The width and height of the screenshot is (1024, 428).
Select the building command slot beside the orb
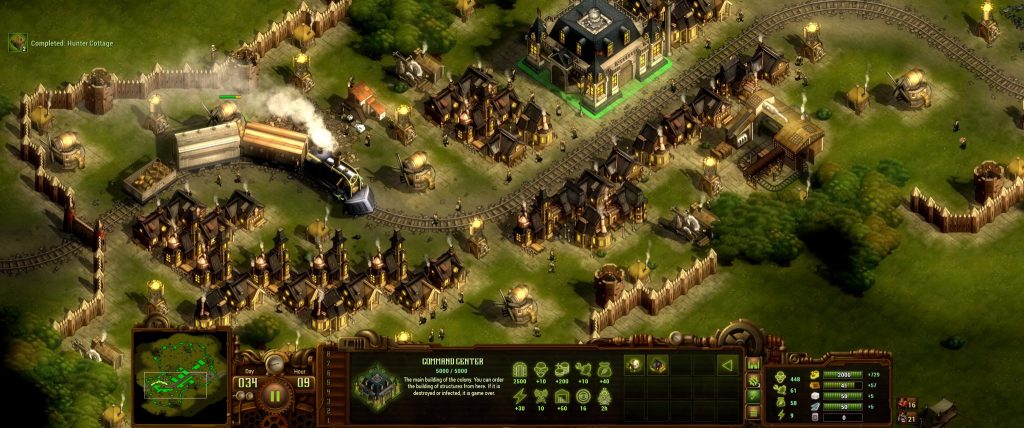click(656, 365)
